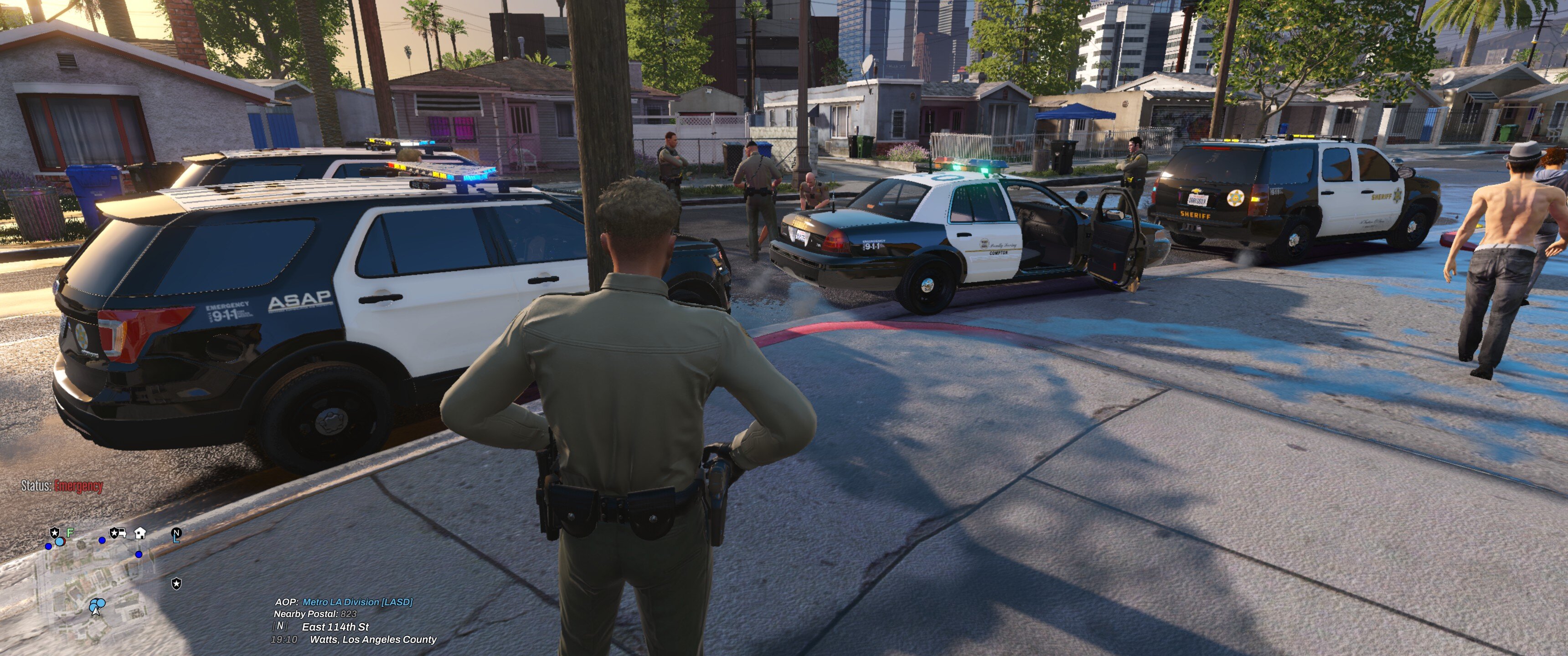1568x656 pixels.
Task: Select the white player arrow on minimap
Action: tap(96, 610)
